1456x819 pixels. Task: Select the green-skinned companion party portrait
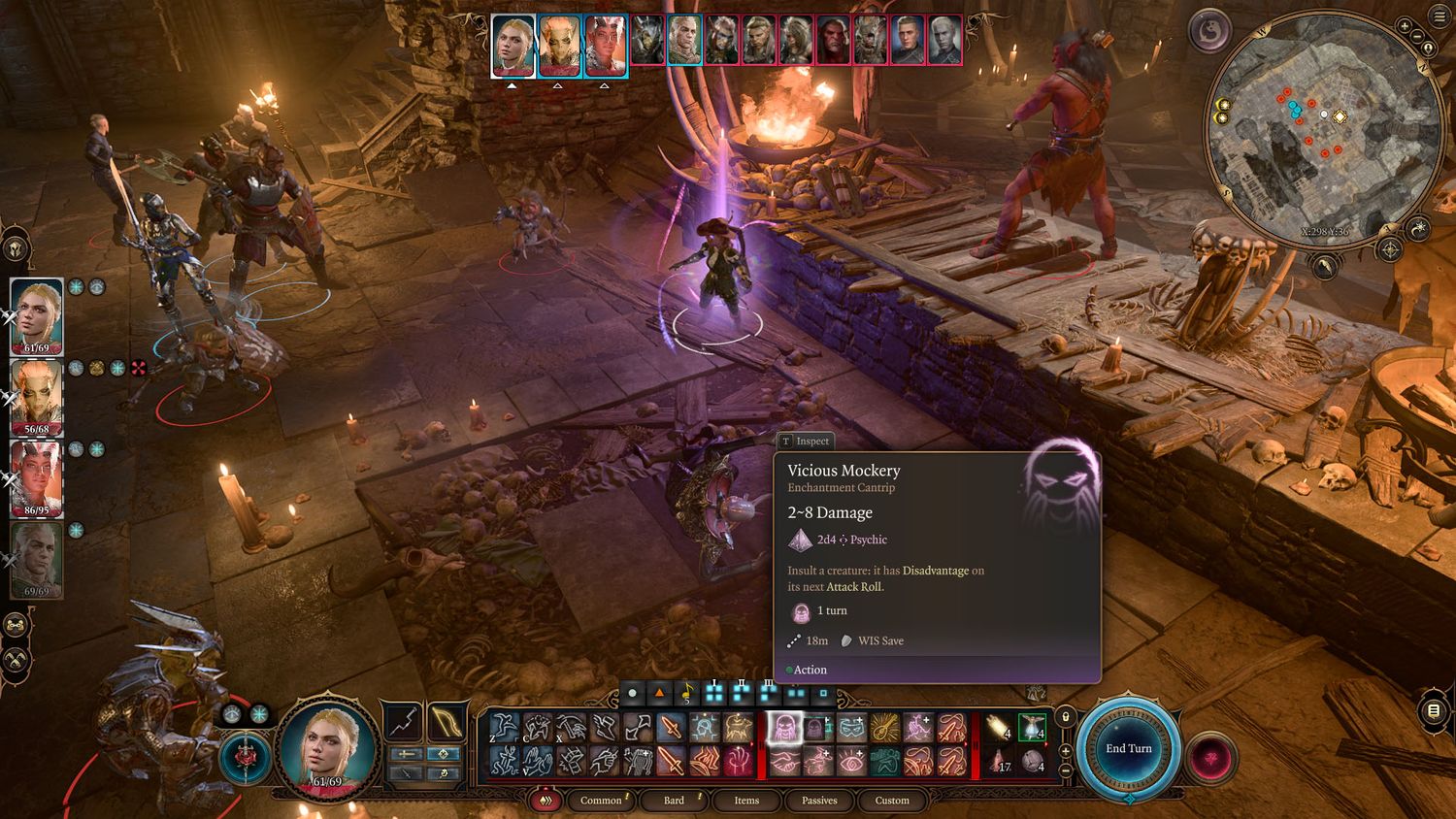click(37, 397)
